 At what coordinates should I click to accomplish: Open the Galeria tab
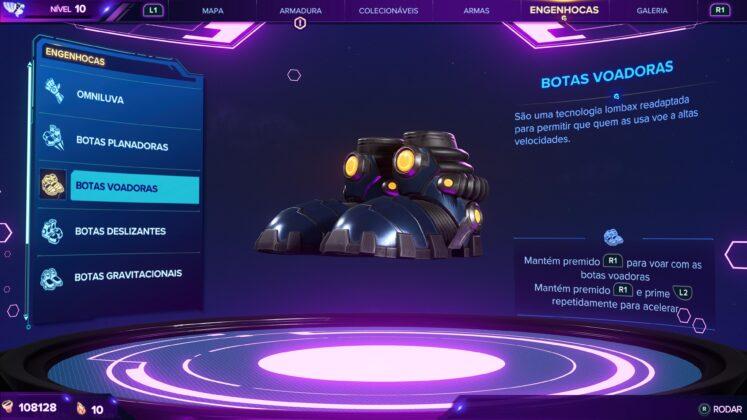click(652, 10)
